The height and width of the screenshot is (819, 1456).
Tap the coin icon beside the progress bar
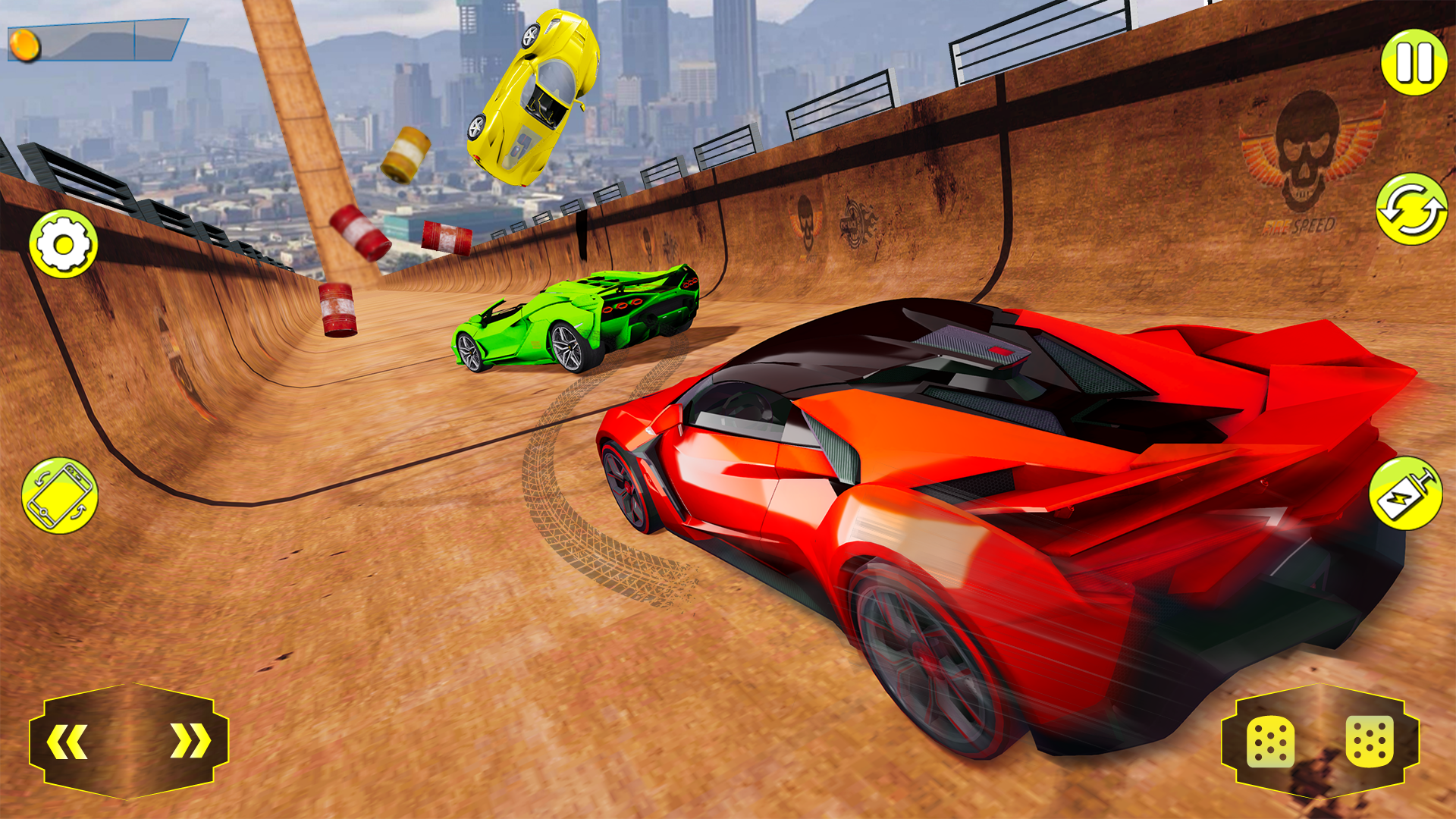25,44
